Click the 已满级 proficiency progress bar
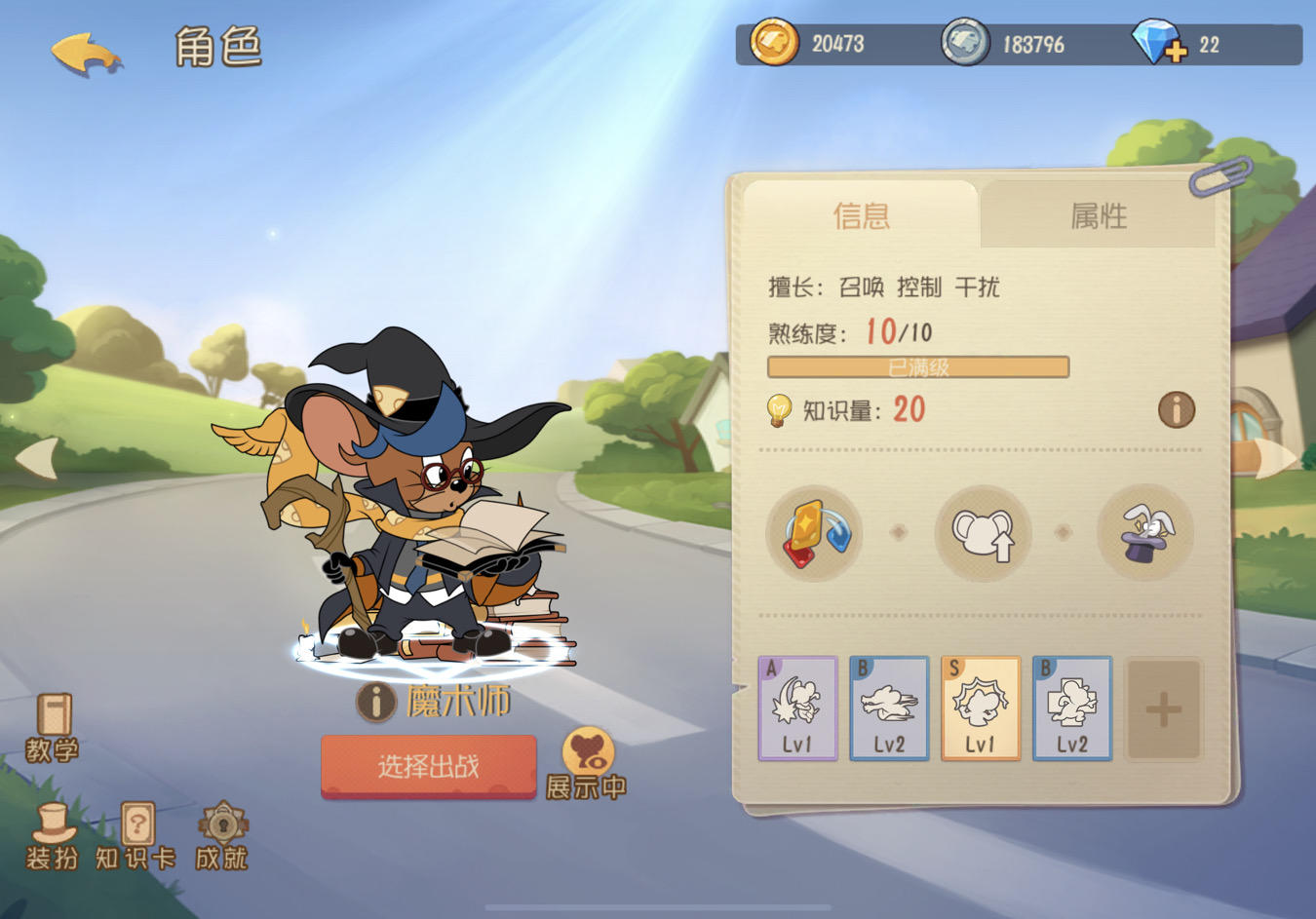Image resolution: width=1316 pixels, height=919 pixels. [917, 367]
